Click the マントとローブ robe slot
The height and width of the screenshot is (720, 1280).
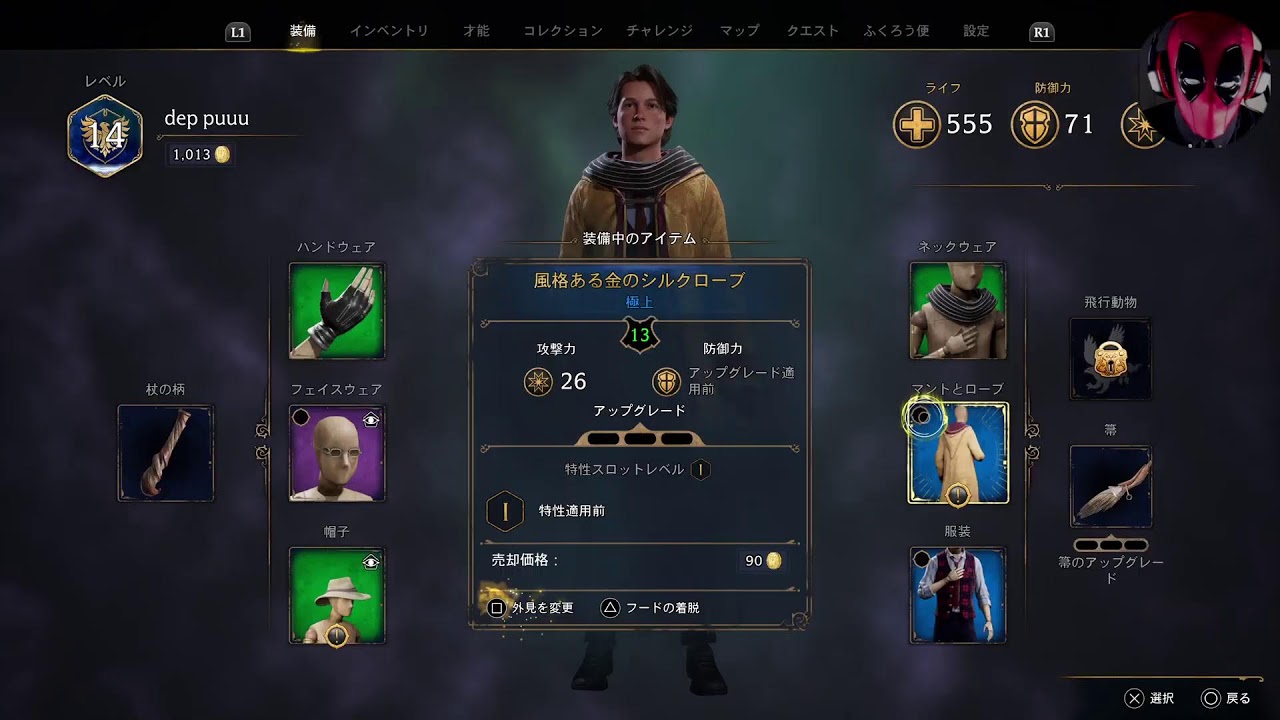click(958, 453)
